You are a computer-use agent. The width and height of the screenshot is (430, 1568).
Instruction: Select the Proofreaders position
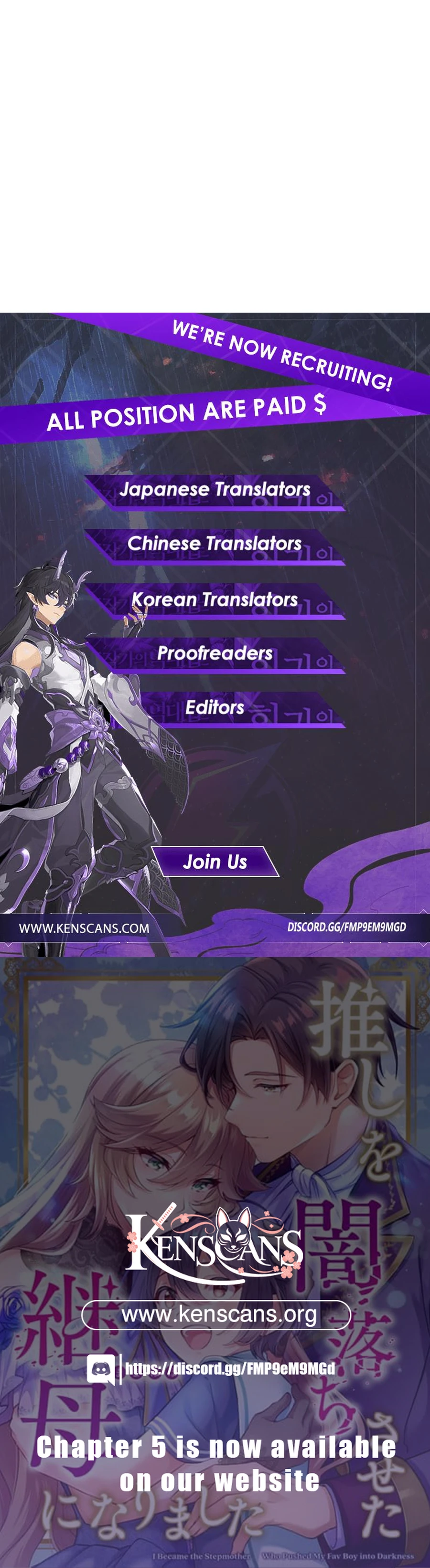pos(215,654)
